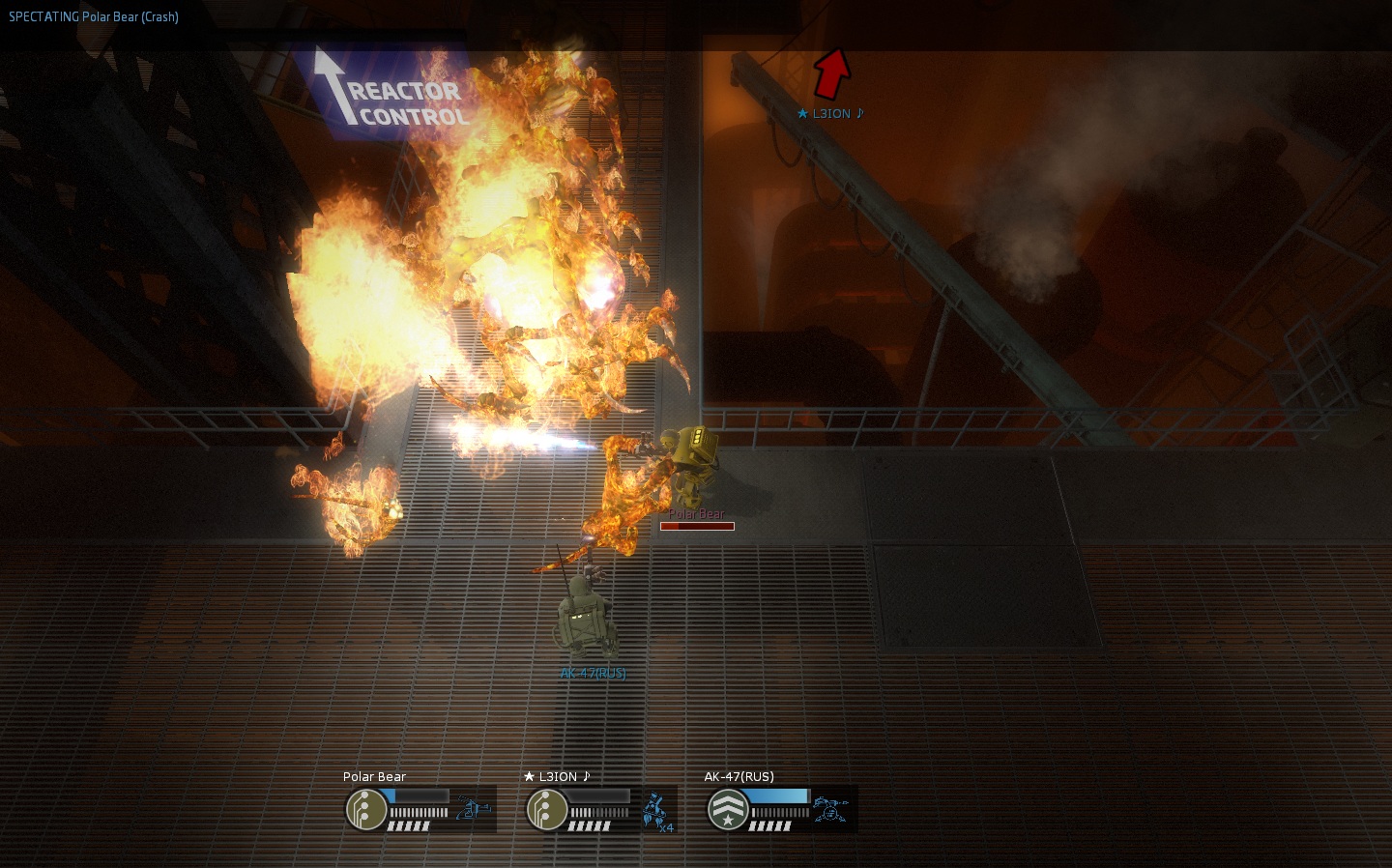Select Polar Bear's tech class portrait
This screenshot has height=868, width=1392.
366,809
